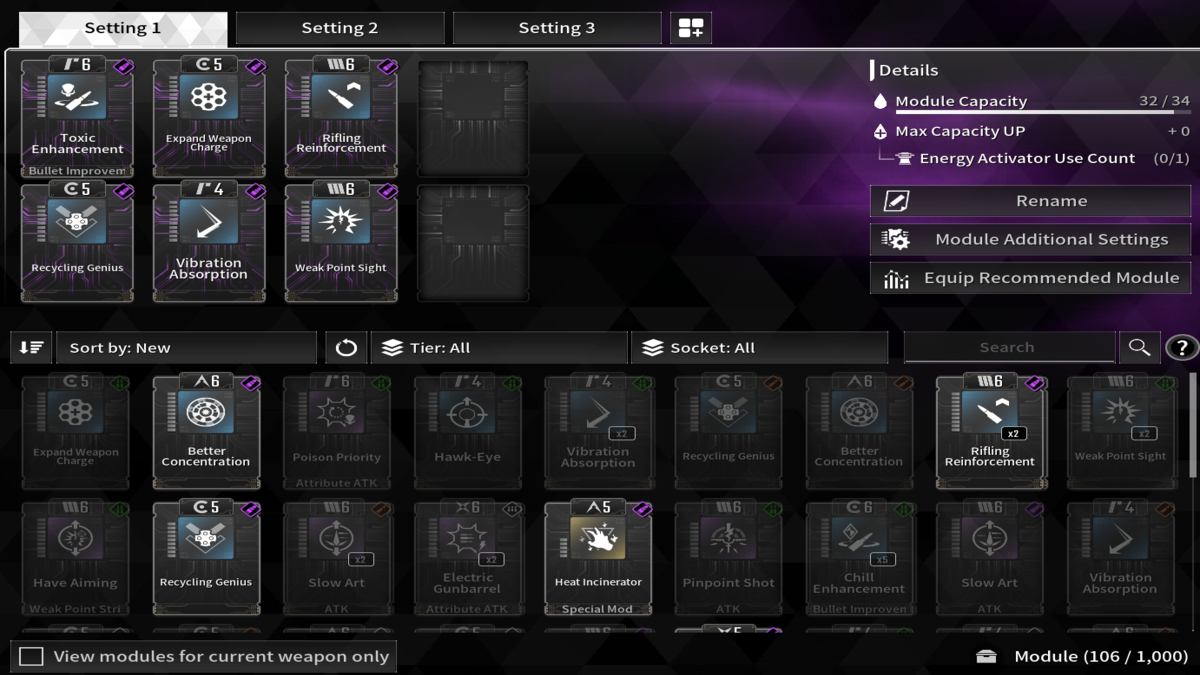Open the Sort by: New dropdown
Screen dimensions: 1200x675
point(186,348)
